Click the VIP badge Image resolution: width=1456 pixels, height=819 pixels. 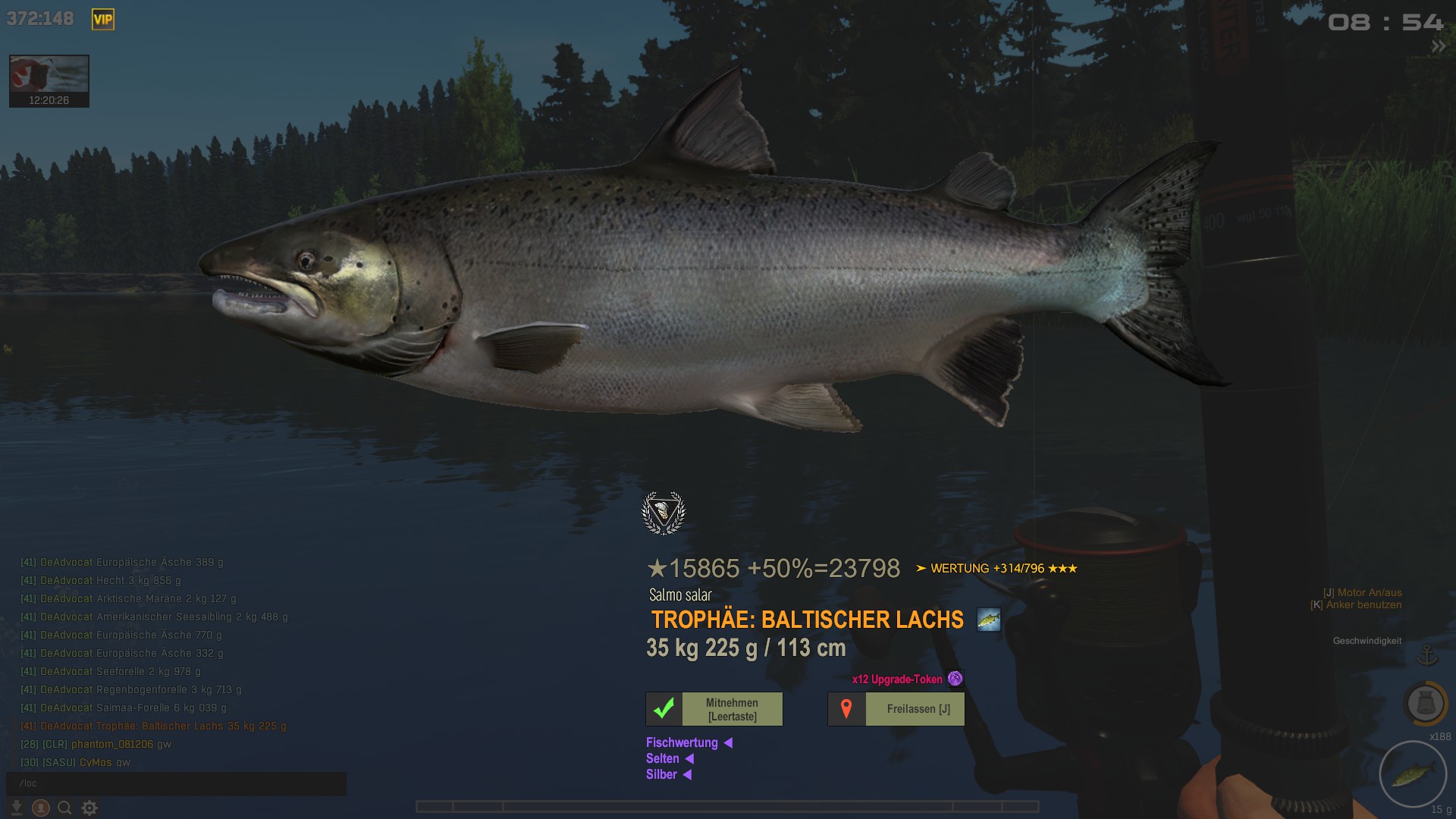point(103,20)
